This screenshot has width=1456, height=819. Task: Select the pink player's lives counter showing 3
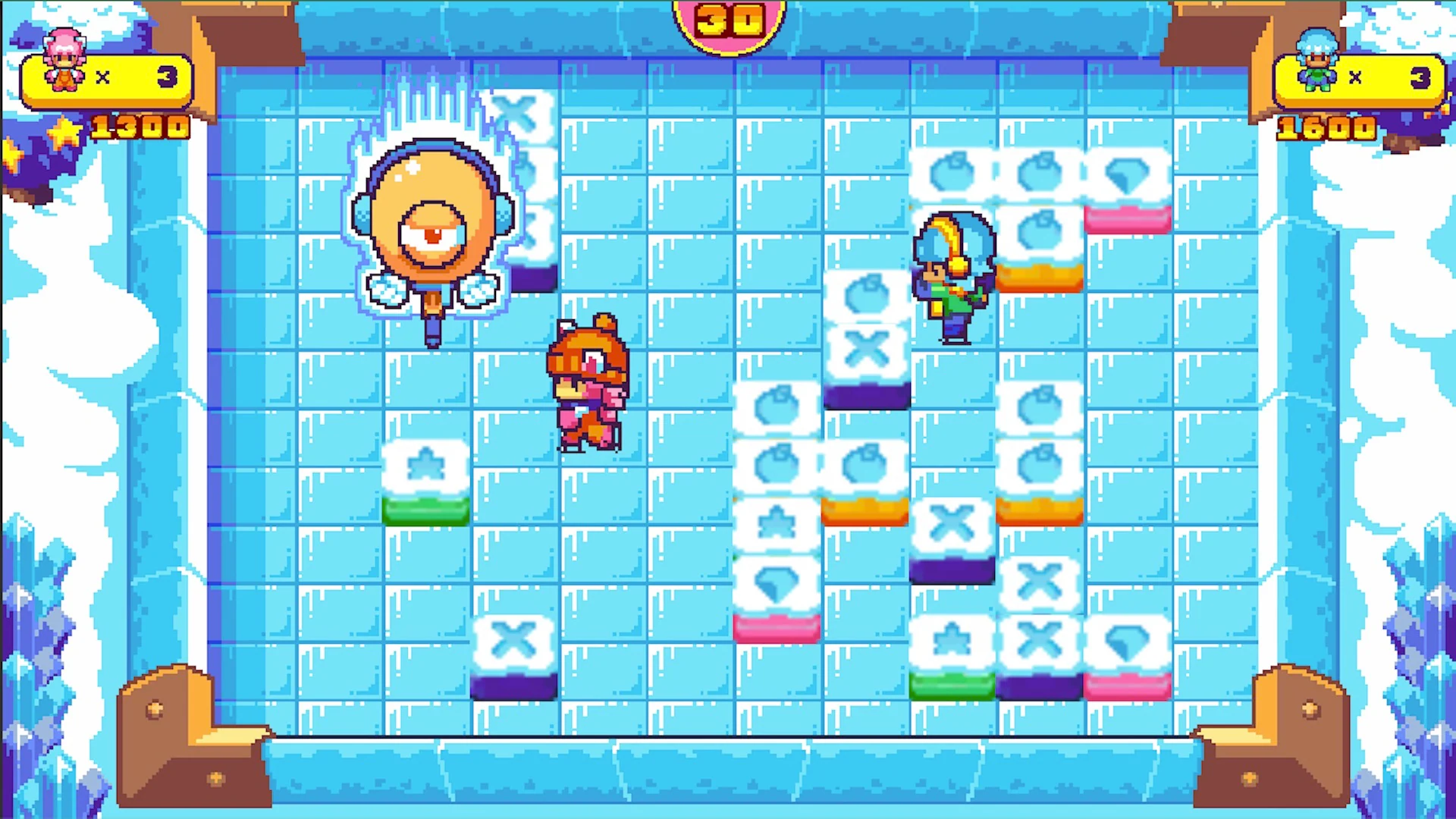[x=167, y=76]
